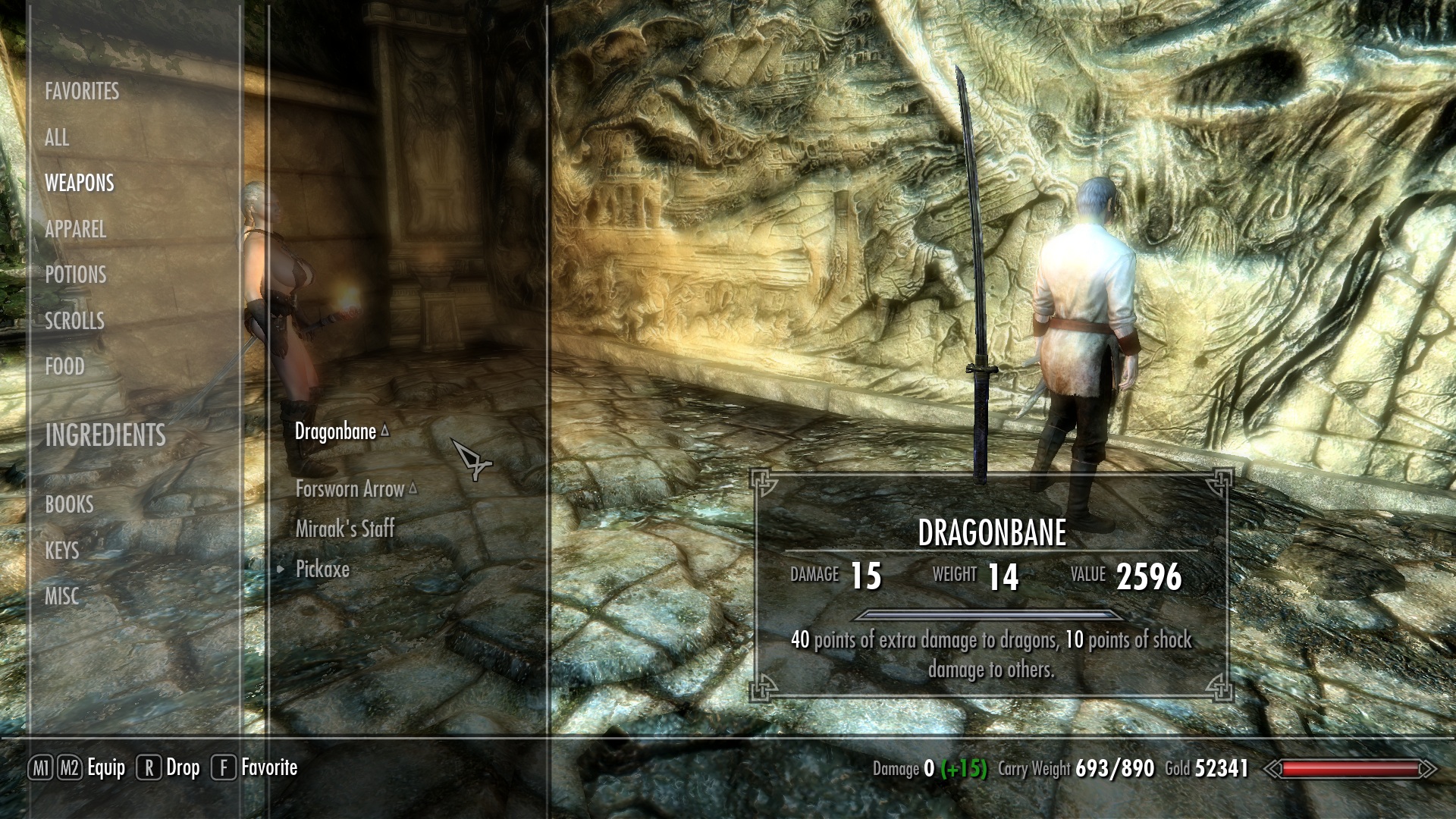Open the Ingredients category
This screenshot has height=819, width=1456.
point(105,435)
